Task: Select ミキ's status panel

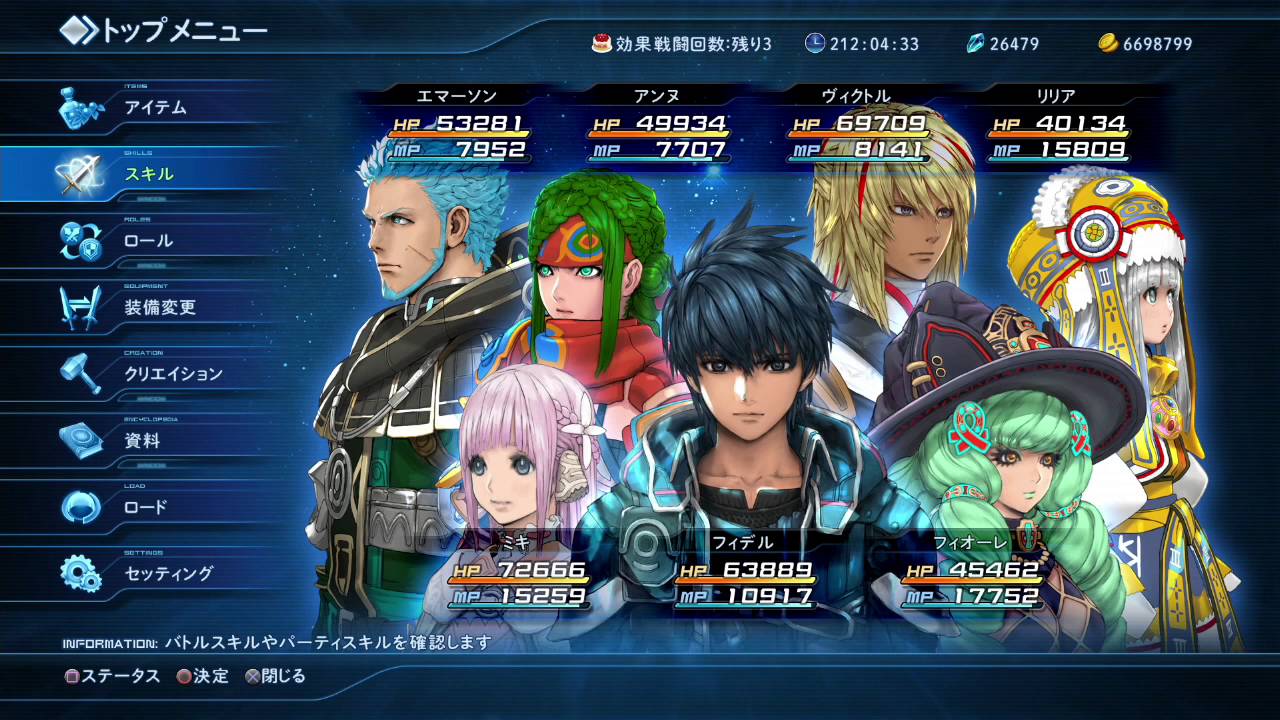Action: pos(516,572)
